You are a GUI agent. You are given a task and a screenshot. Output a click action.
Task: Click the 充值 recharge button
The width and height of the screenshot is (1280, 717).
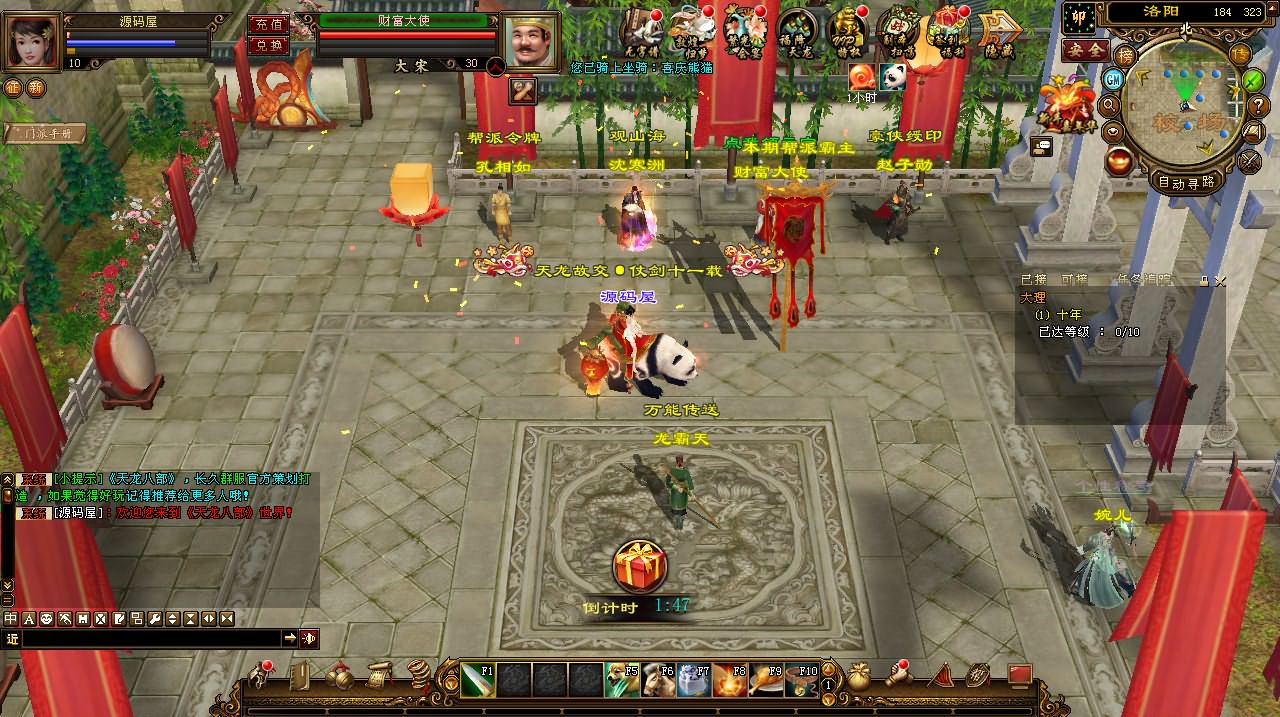point(267,24)
